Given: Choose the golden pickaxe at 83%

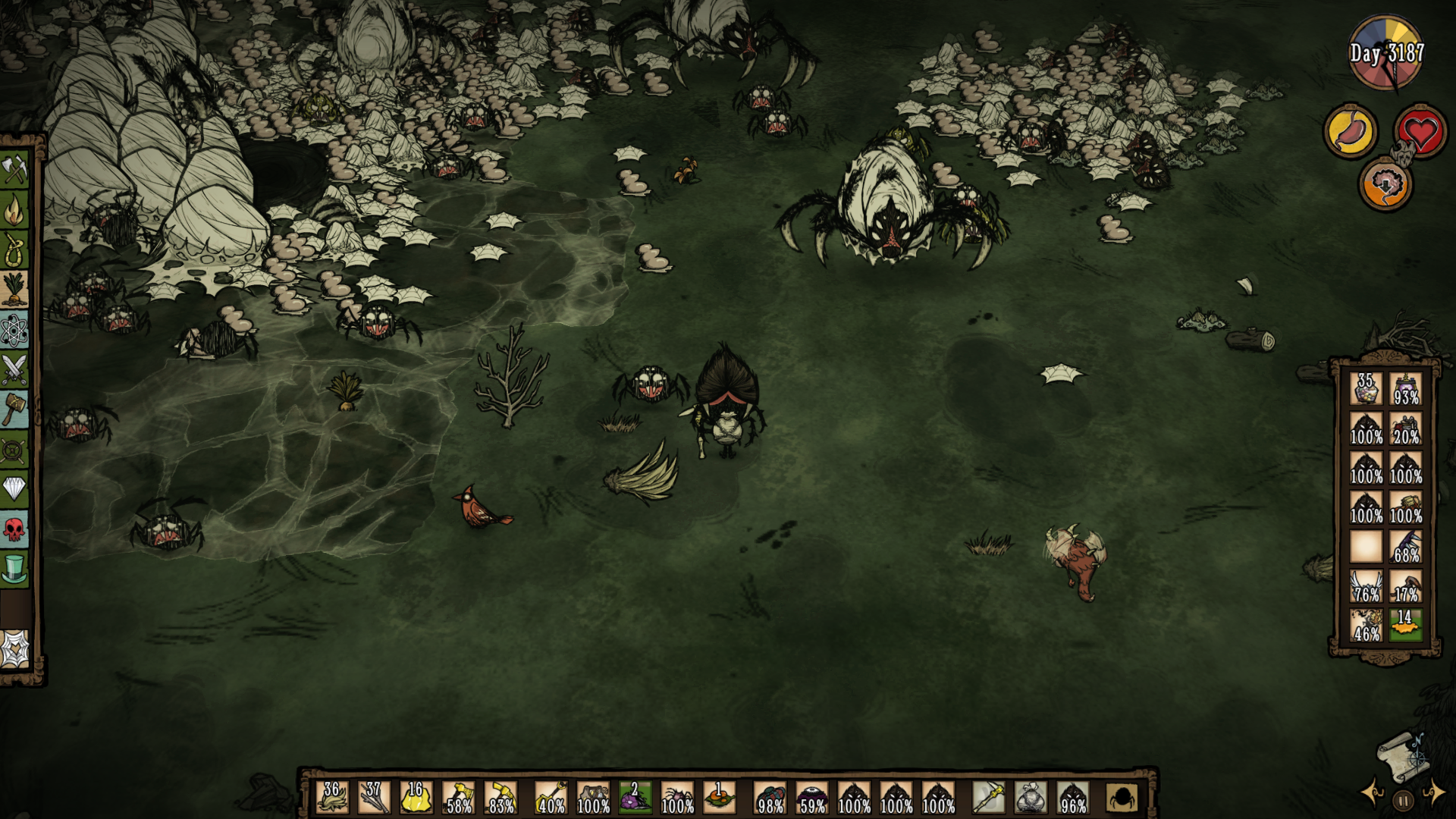Looking at the screenshot, I should tap(500, 797).
